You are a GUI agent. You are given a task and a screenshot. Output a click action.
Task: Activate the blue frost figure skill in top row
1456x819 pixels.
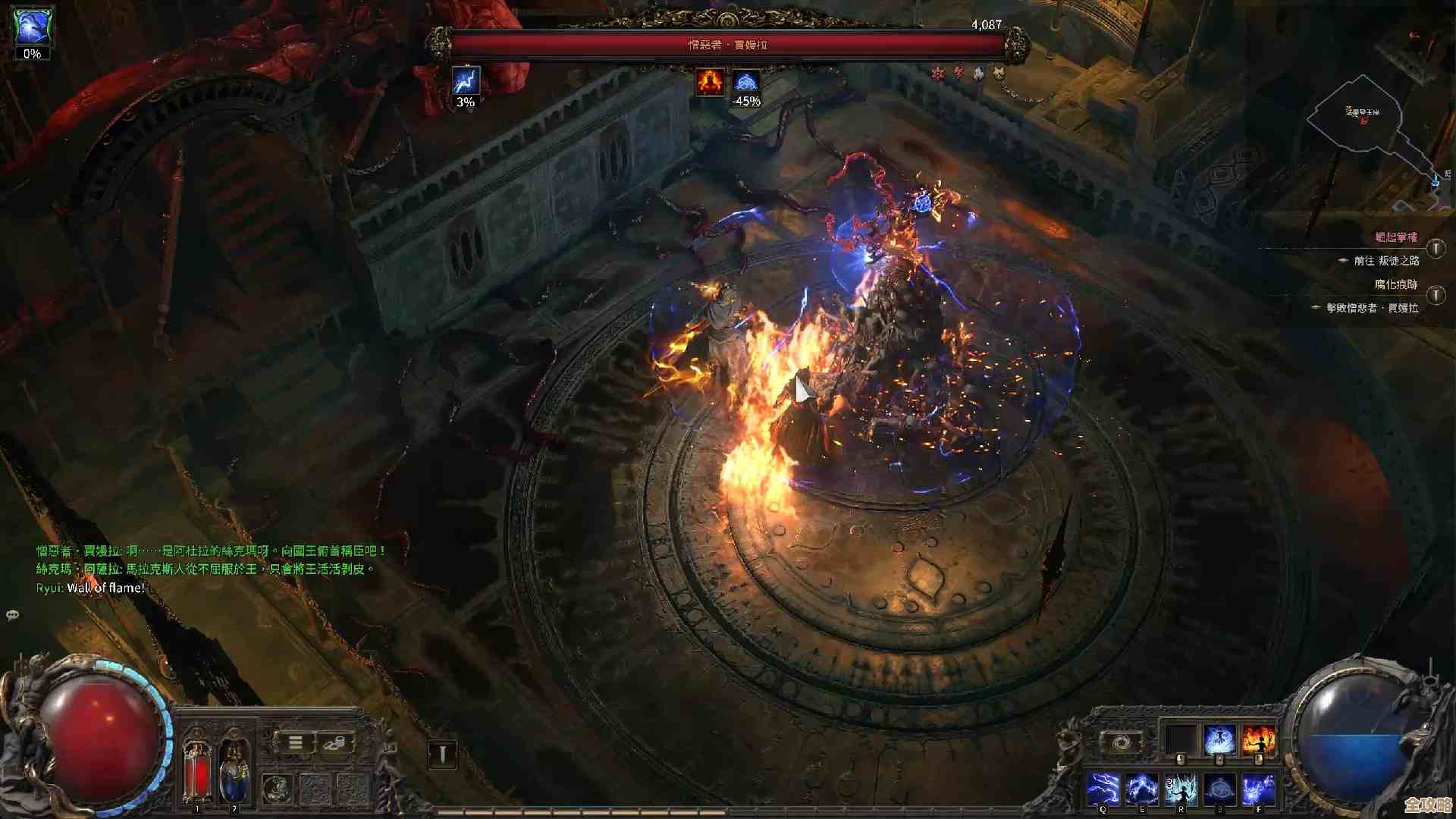coord(1219,740)
